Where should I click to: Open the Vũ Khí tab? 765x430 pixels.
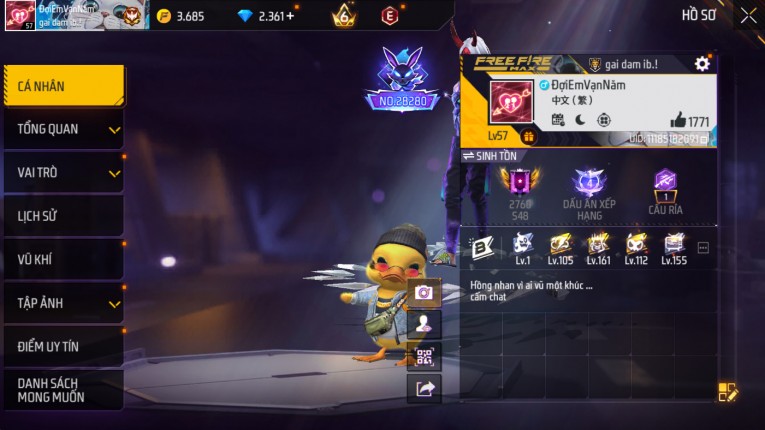(x=63, y=260)
